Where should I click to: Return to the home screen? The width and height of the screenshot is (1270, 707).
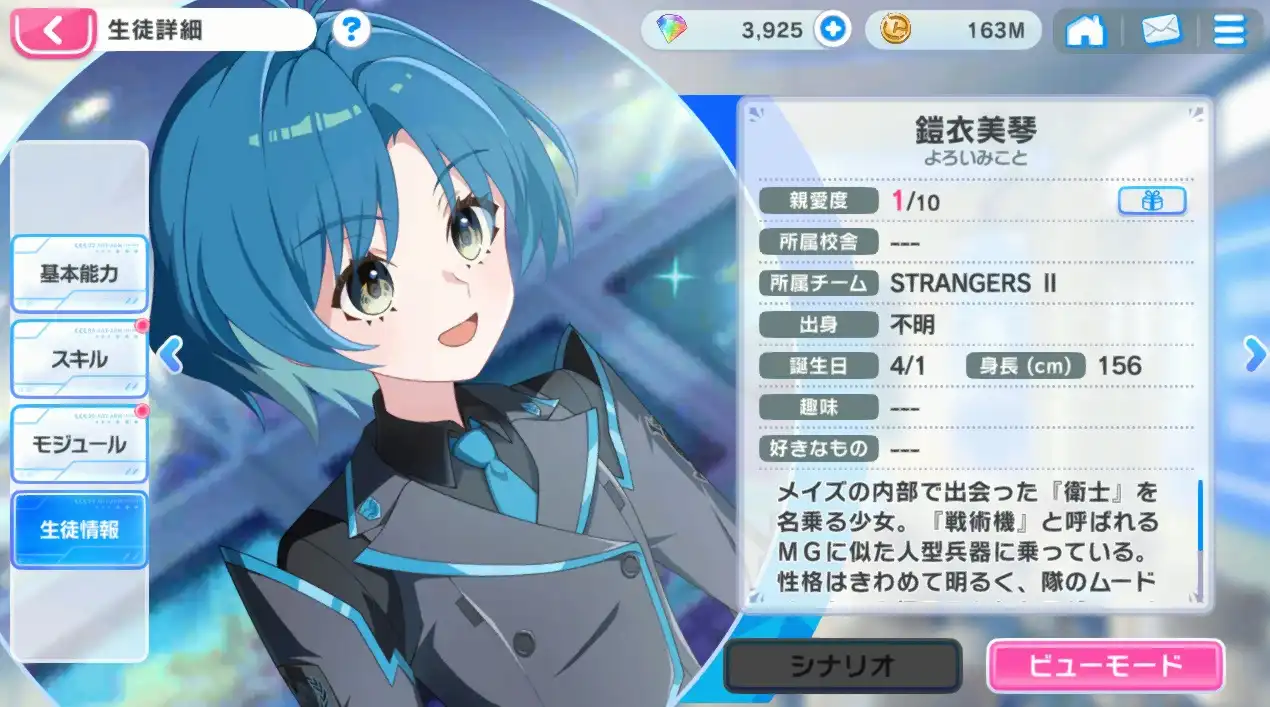point(1084,31)
